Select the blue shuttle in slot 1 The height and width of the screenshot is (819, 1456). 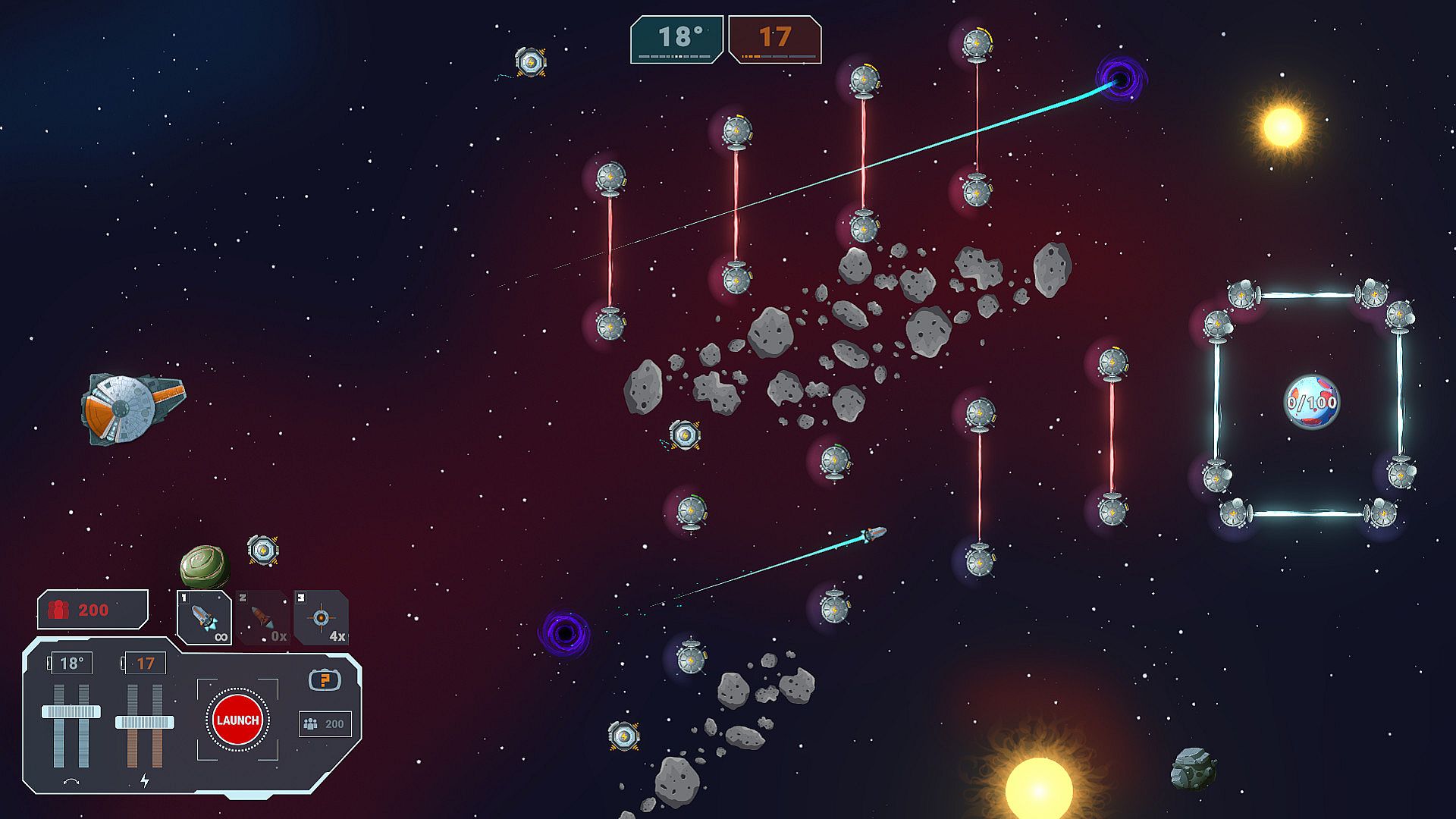coord(204,617)
